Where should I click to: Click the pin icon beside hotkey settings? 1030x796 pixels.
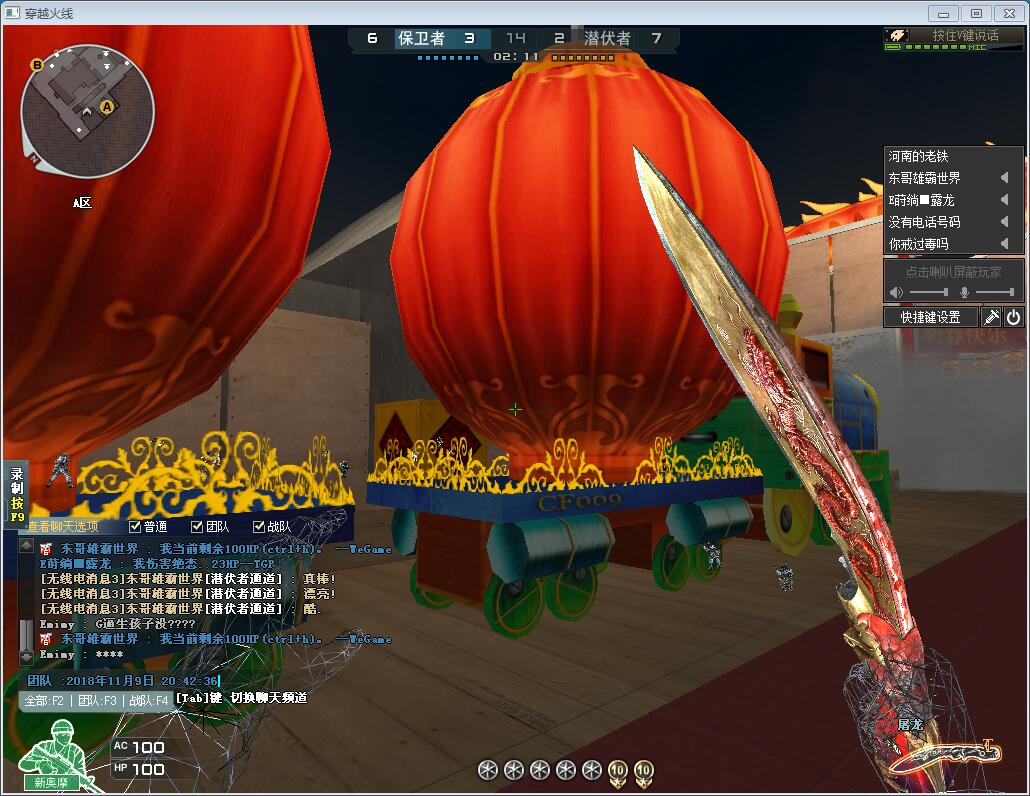click(991, 317)
